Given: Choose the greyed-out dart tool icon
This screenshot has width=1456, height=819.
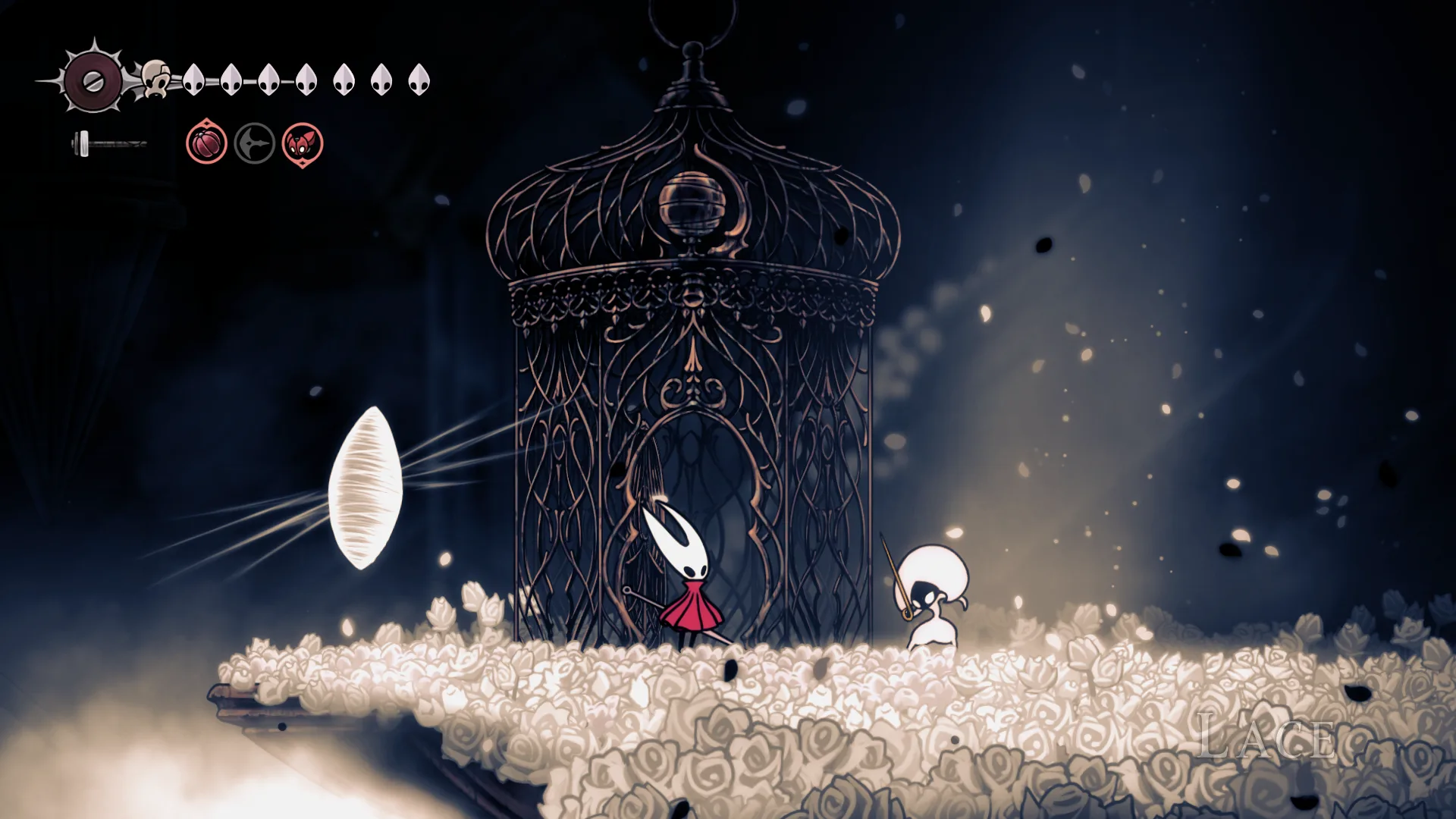Looking at the screenshot, I should [x=254, y=143].
